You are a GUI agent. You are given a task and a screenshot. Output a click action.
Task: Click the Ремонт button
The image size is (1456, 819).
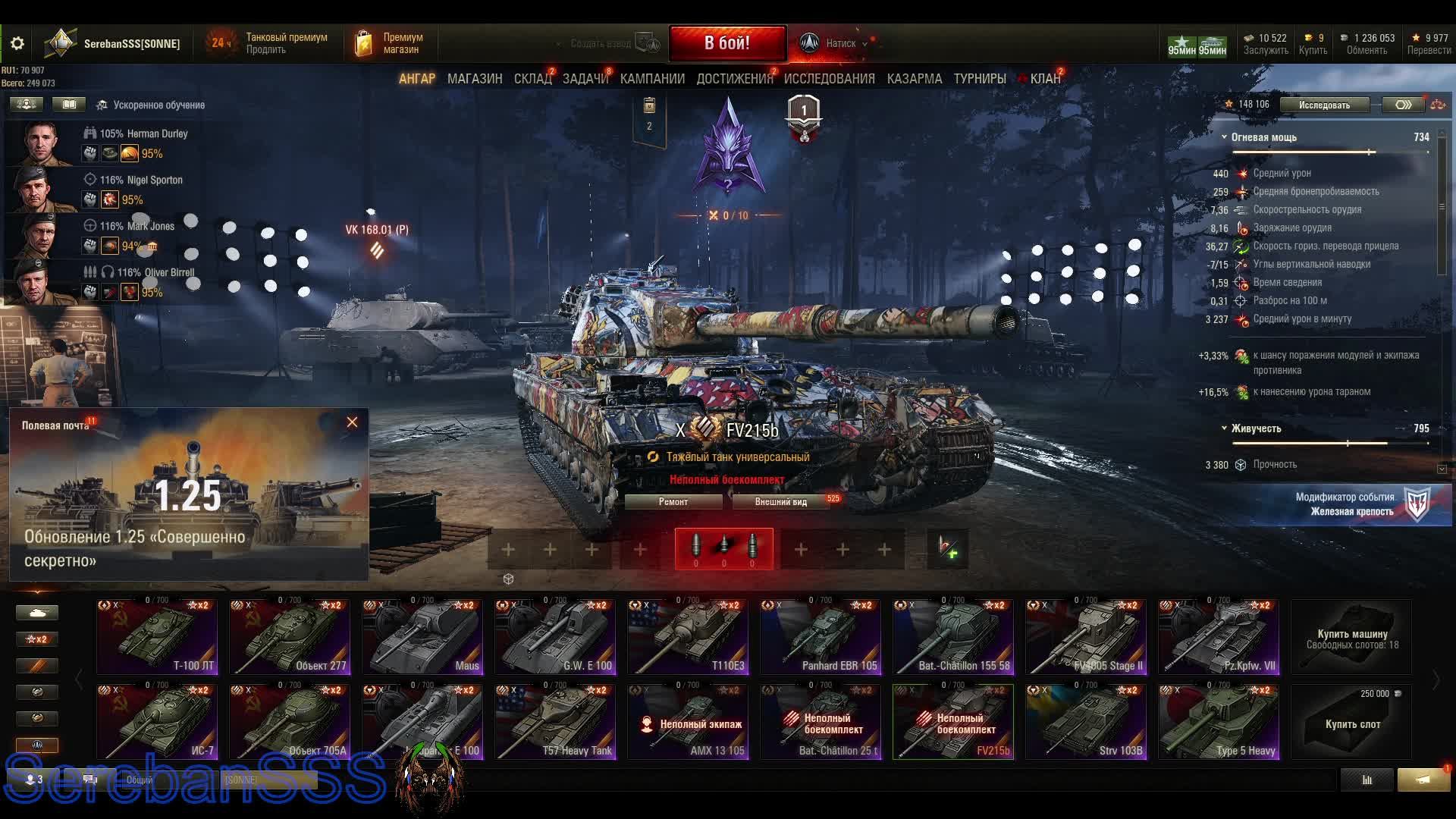point(673,502)
